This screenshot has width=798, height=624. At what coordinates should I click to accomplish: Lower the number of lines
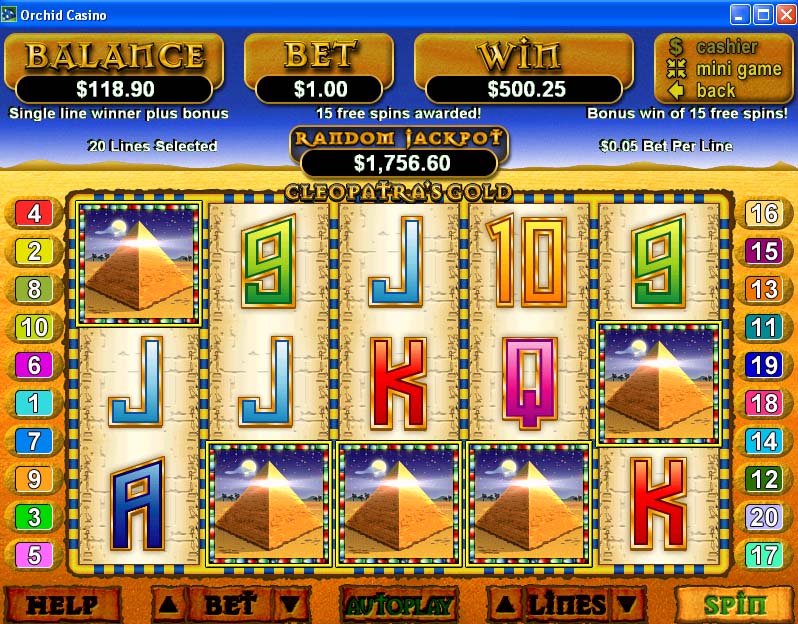coord(626,604)
